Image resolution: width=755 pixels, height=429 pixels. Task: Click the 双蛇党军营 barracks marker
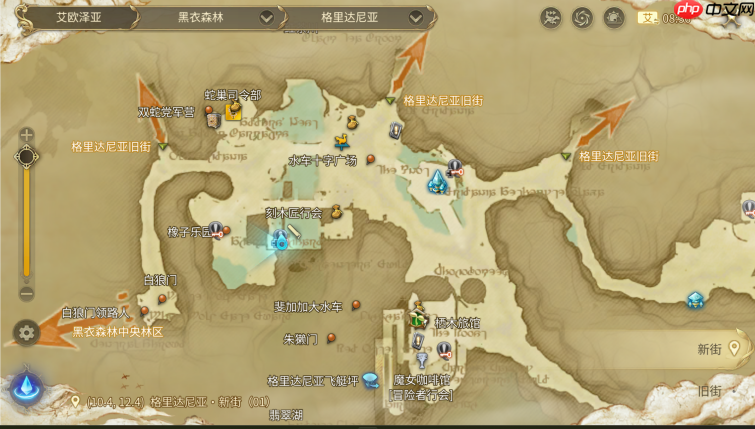(x=212, y=120)
